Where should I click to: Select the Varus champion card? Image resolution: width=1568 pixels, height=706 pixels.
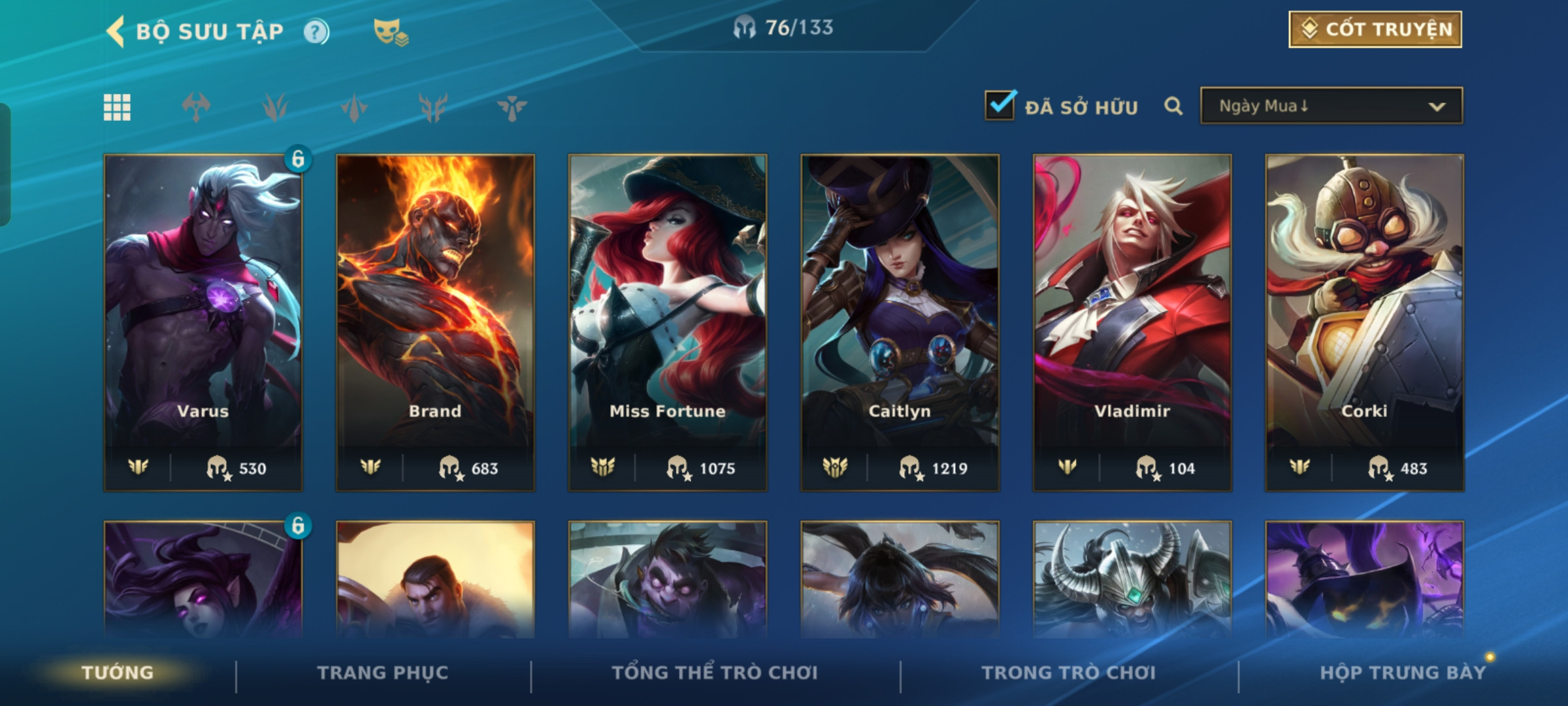tap(203, 322)
